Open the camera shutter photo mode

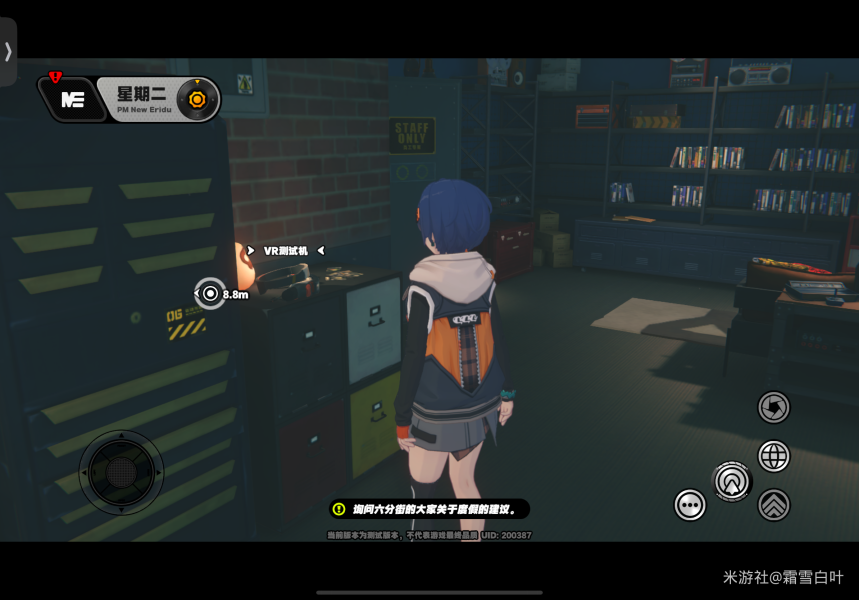773,407
